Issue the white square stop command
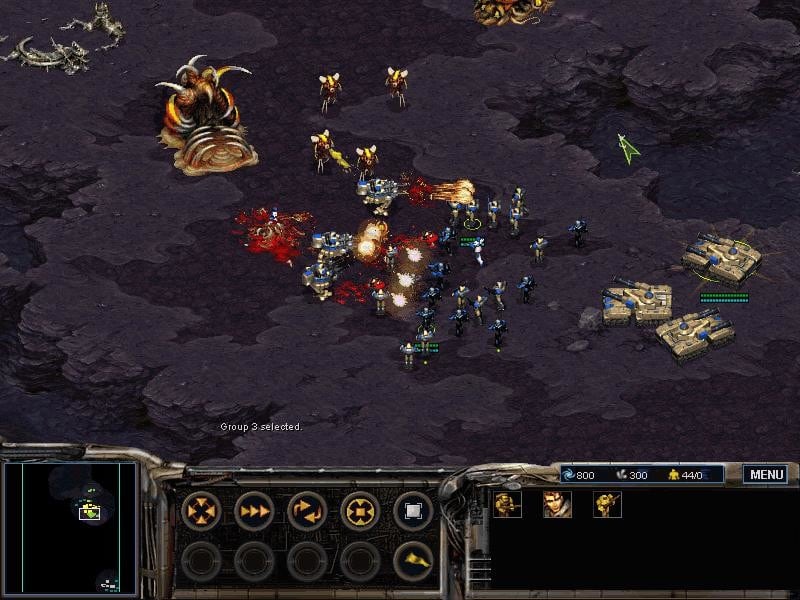 (412, 511)
